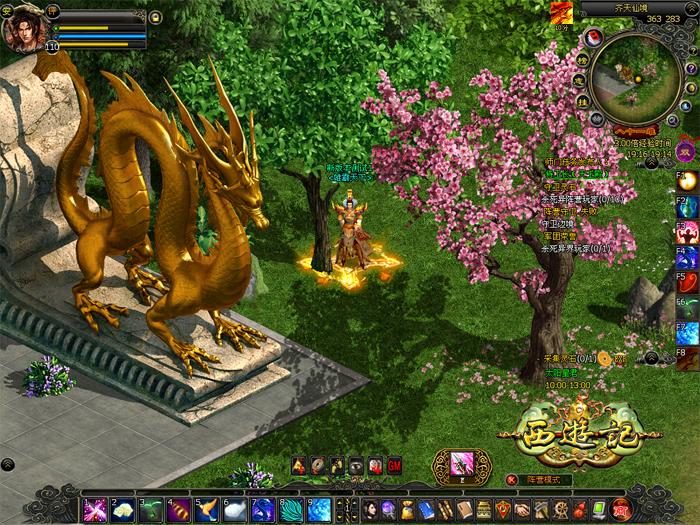This screenshot has width=700, height=525.
Task: Click the red round icon ending the menu bar
Action: (x=621, y=509)
